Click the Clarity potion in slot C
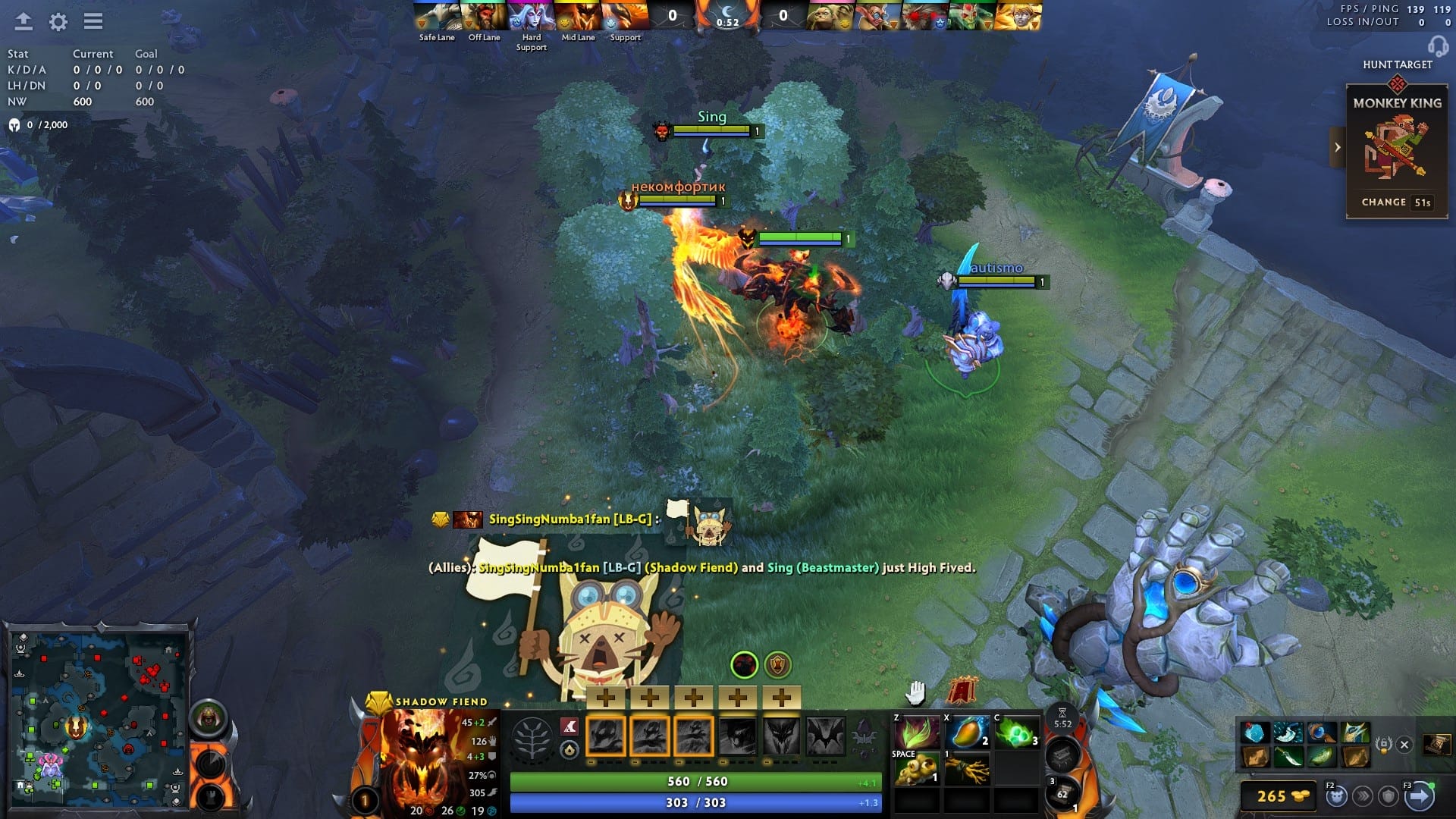 coord(1018,731)
